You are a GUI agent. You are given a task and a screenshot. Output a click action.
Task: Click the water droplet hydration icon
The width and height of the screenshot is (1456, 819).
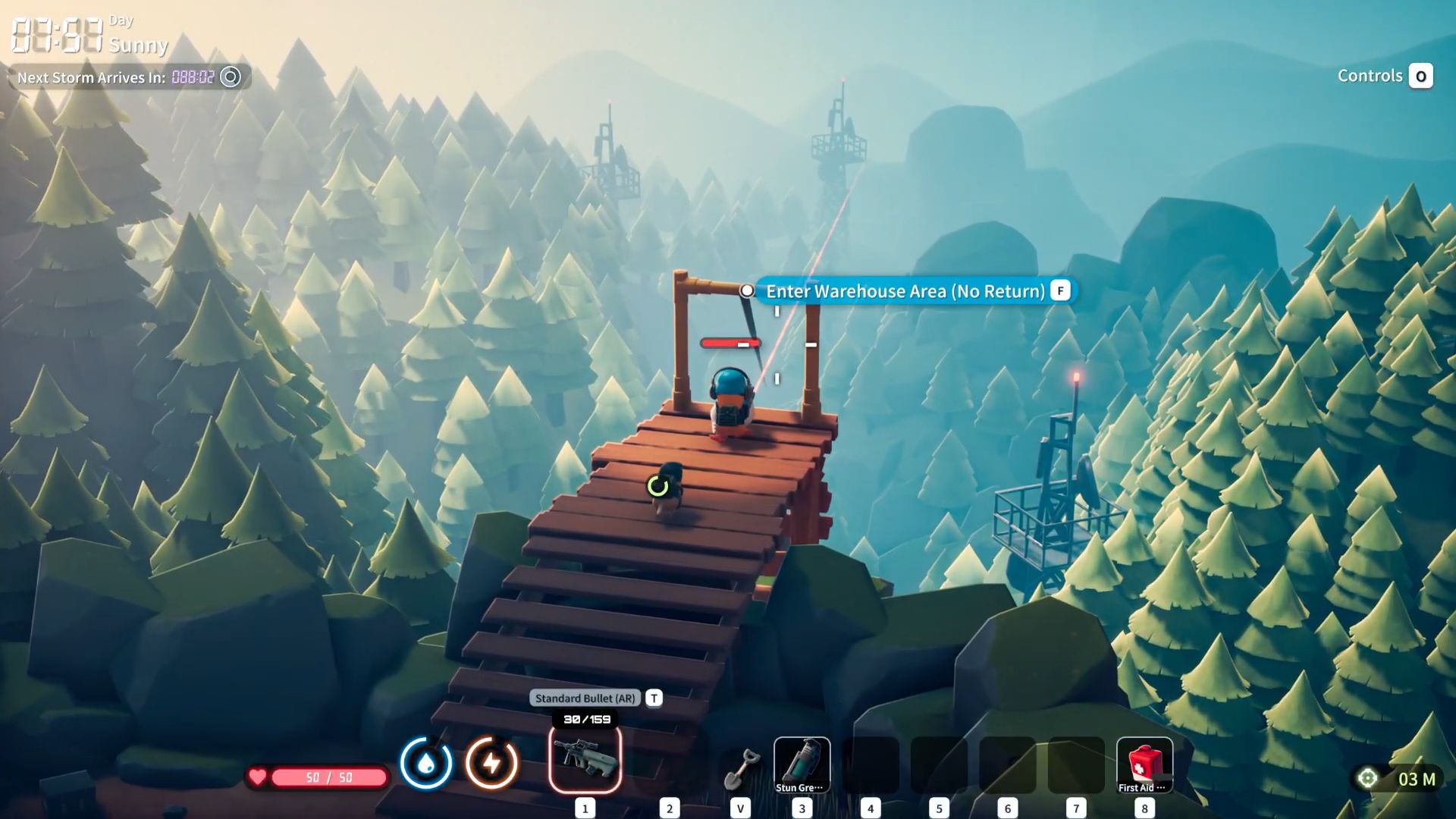426,763
